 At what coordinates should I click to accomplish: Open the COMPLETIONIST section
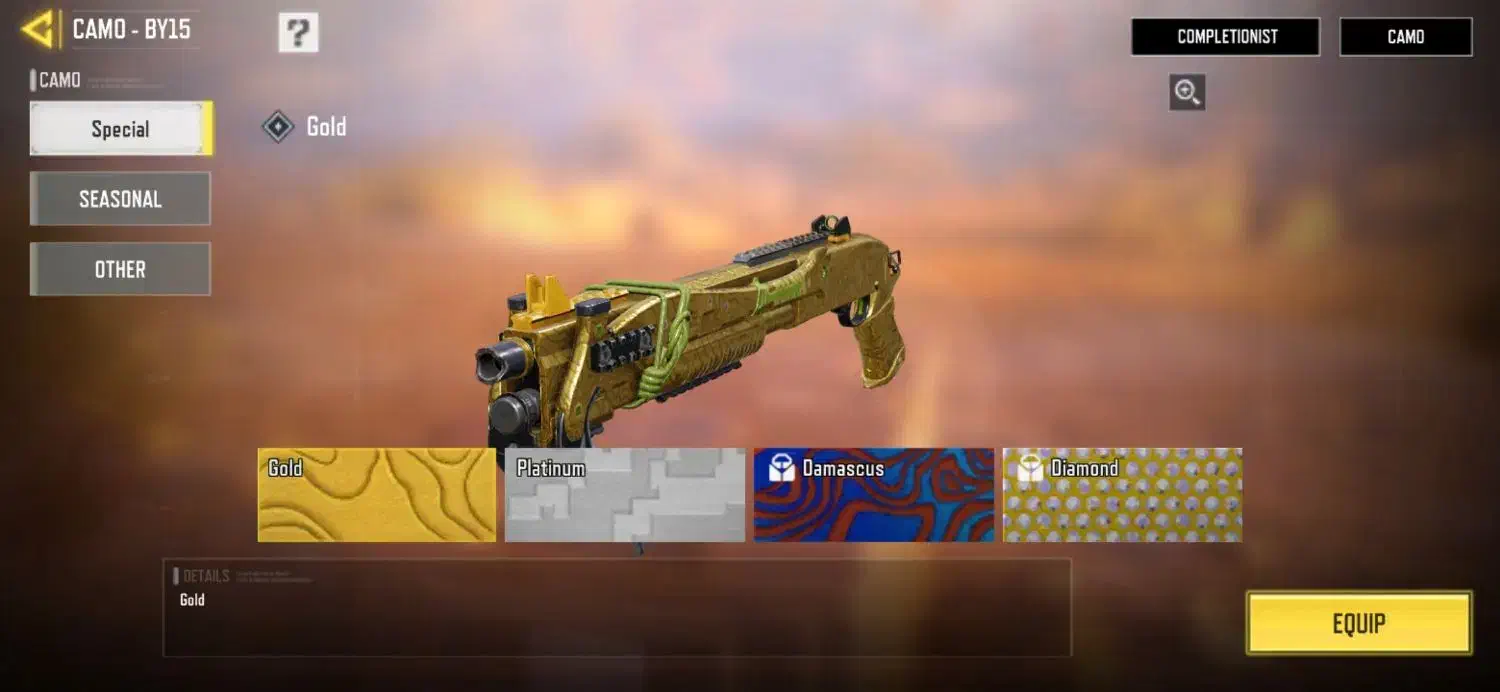click(x=1226, y=37)
